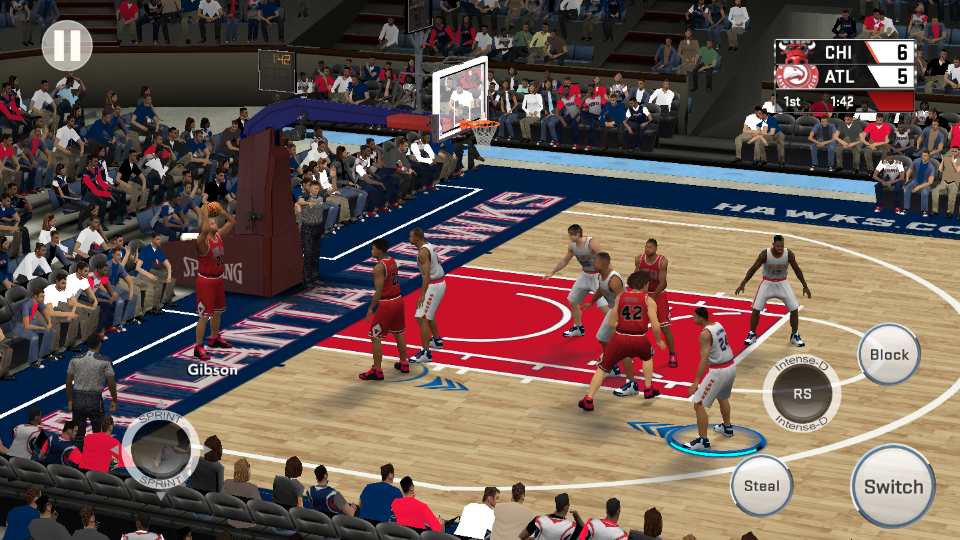Tap the Block button

pos(889,354)
